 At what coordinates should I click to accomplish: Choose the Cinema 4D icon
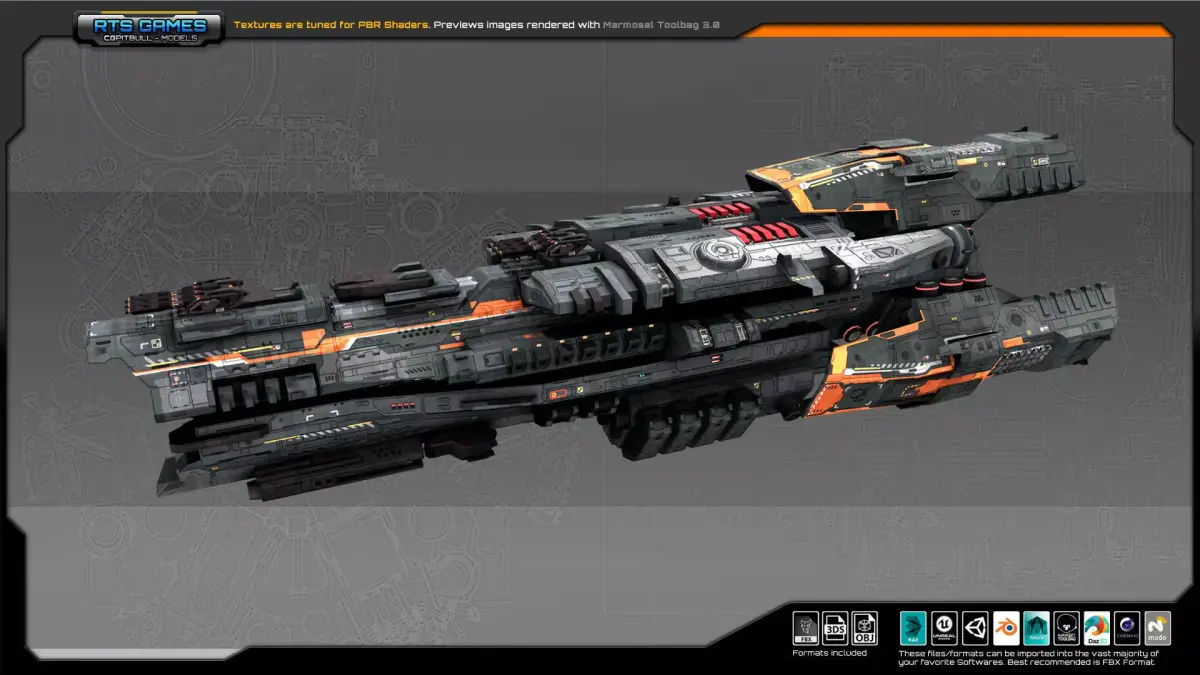click(1128, 628)
